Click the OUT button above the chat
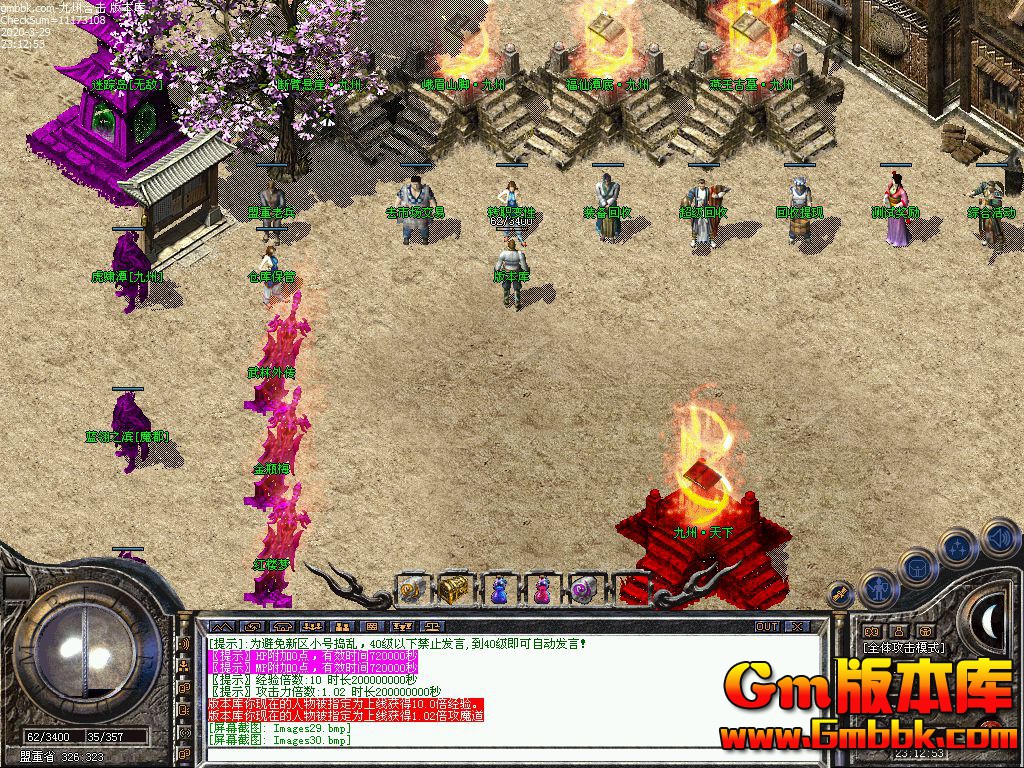The height and width of the screenshot is (768, 1024). (766, 626)
